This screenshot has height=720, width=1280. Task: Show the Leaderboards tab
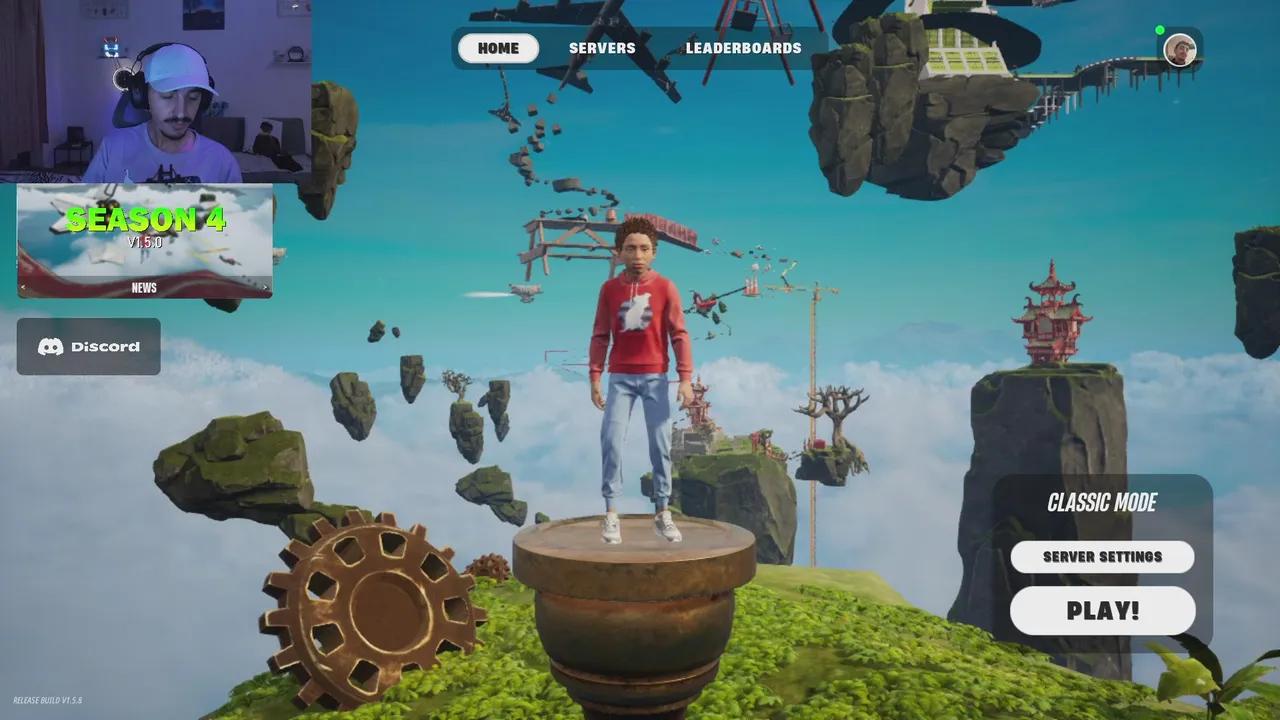pyautogui.click(x=743, y=48)
